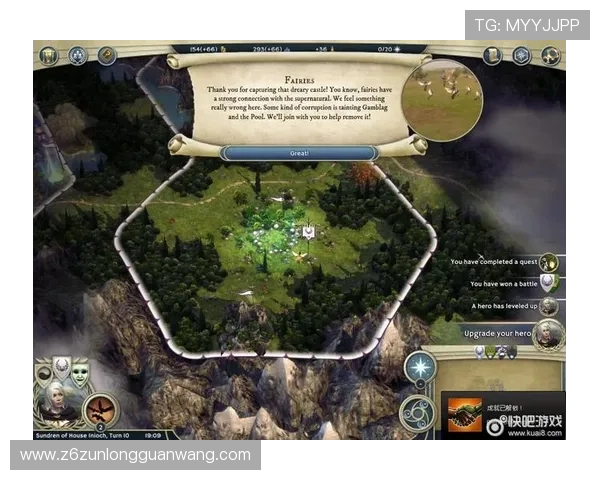Viewport: 600px width, 480px height.
Task: Select the dragon army stack icon
Action: [100, 407]
